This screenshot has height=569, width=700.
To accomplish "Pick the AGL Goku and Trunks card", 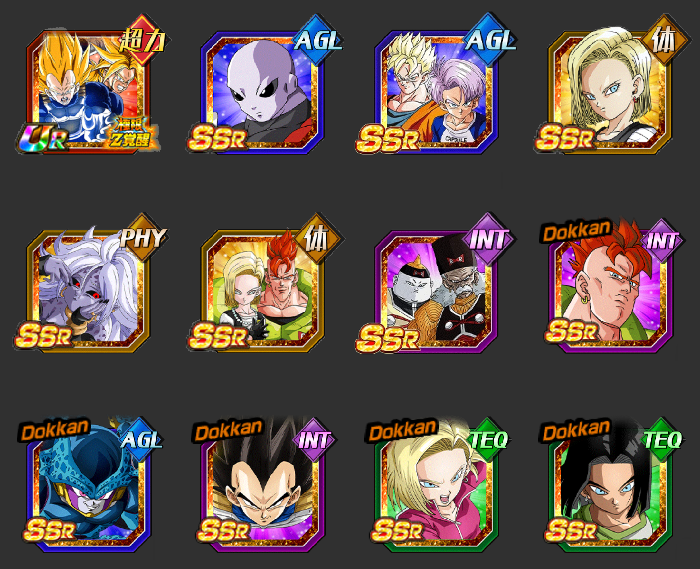I will coord(439,92).
